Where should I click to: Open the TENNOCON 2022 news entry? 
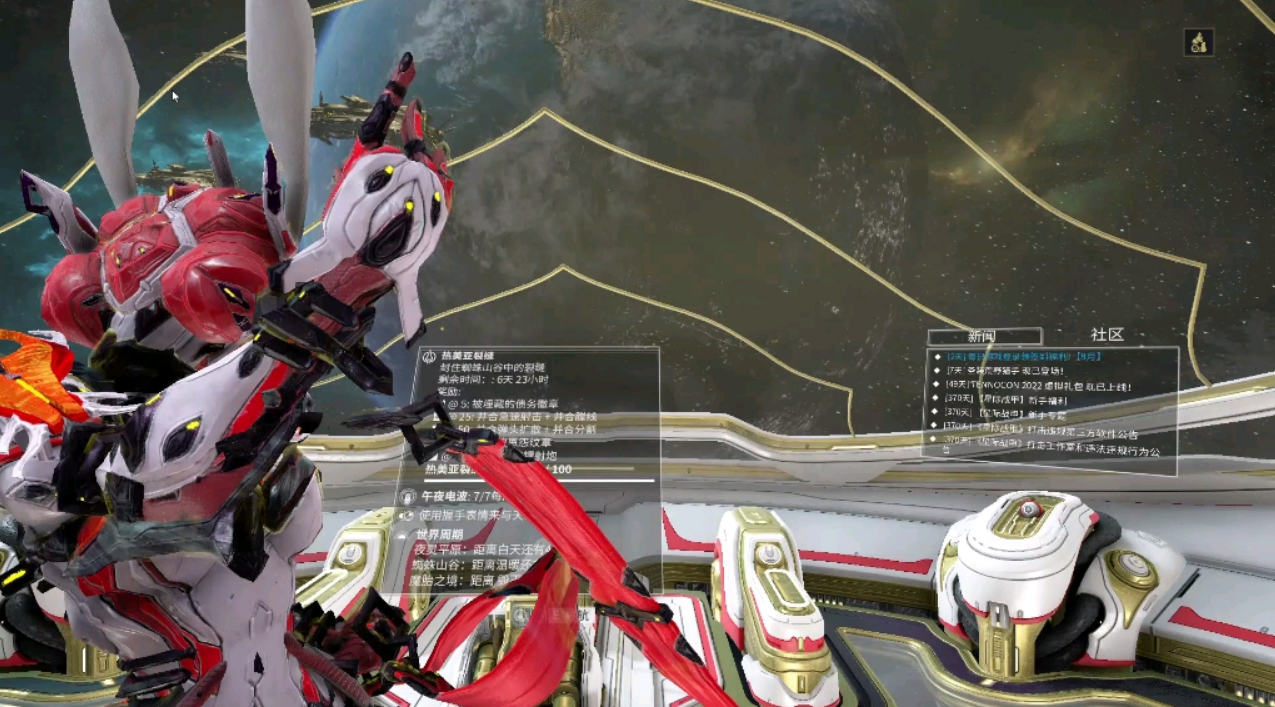(1028, 385)
